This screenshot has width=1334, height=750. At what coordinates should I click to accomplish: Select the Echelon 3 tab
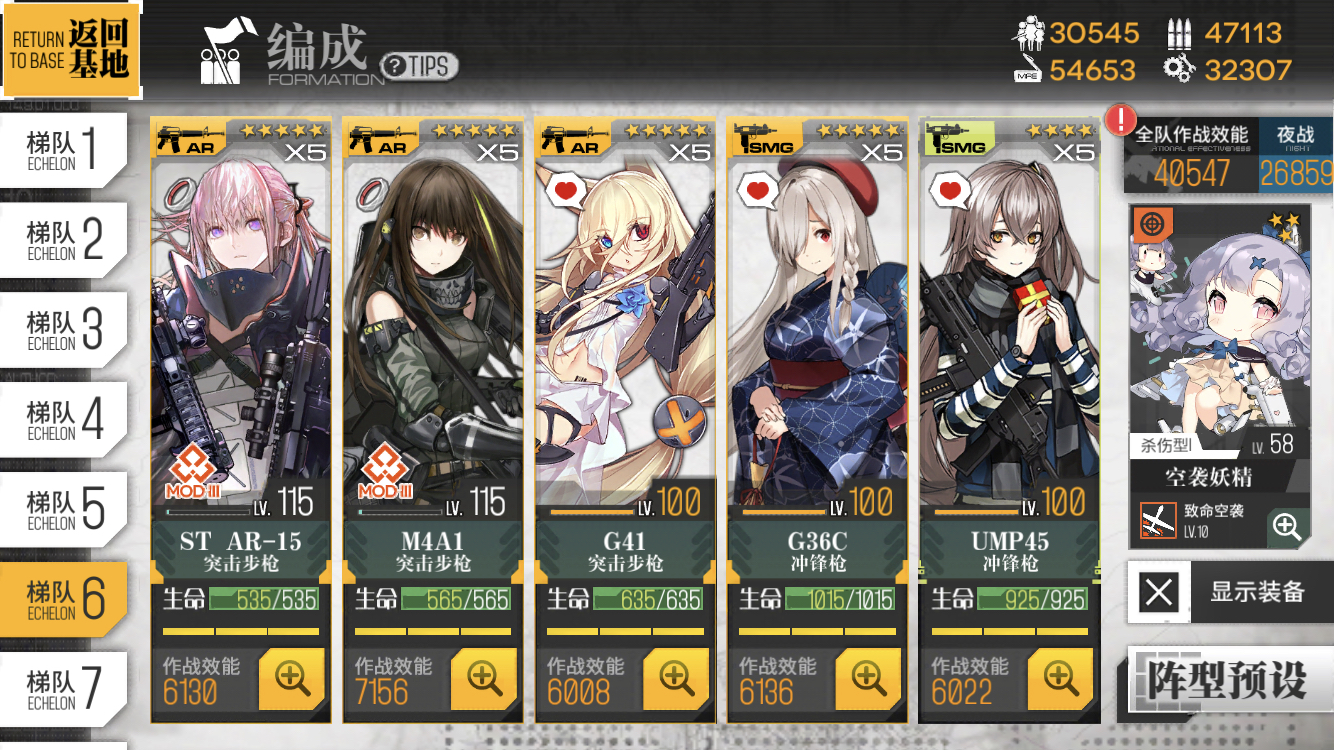click(65, 330)
